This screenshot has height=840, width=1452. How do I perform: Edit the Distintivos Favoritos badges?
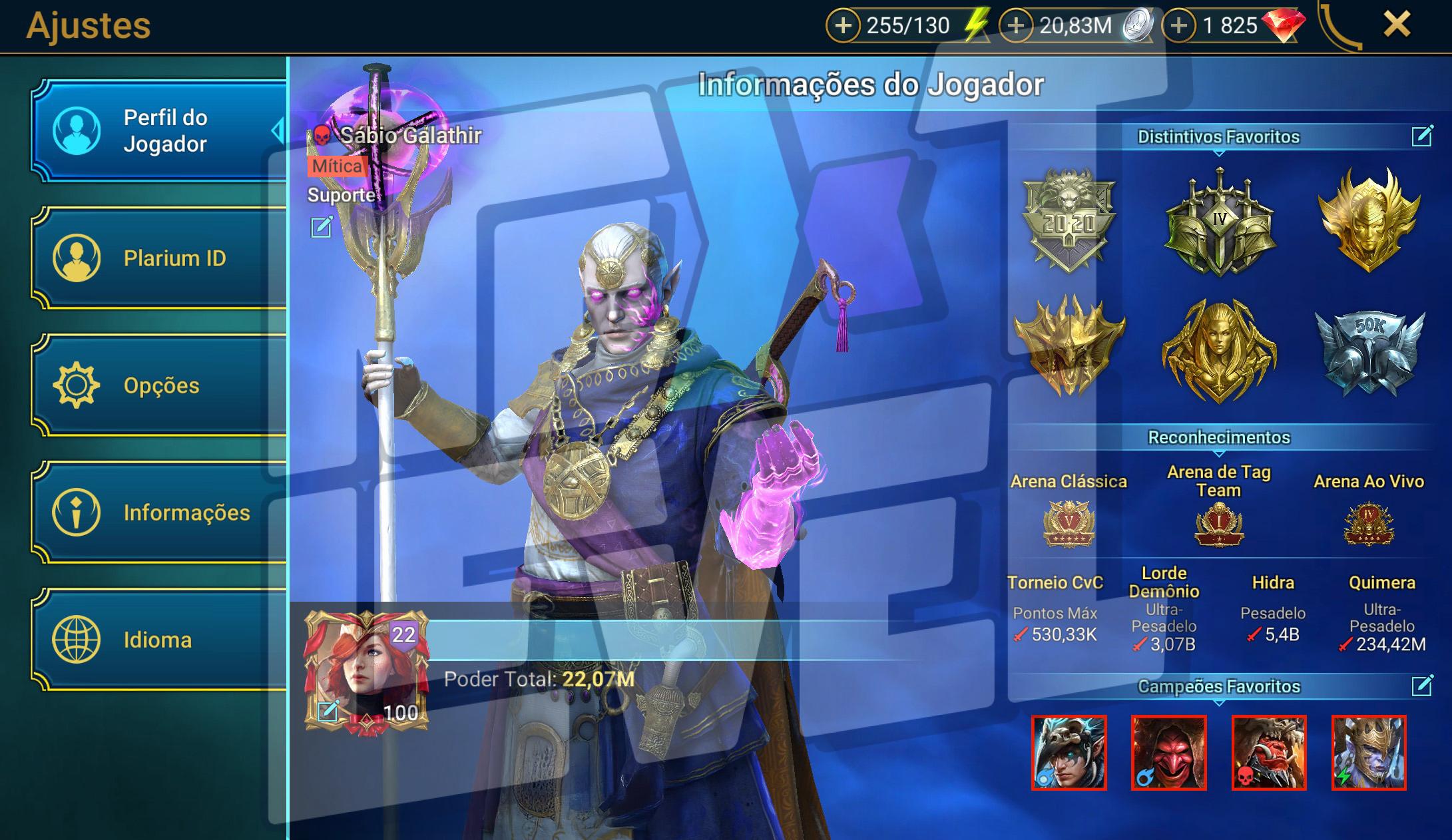(1421, 136)
